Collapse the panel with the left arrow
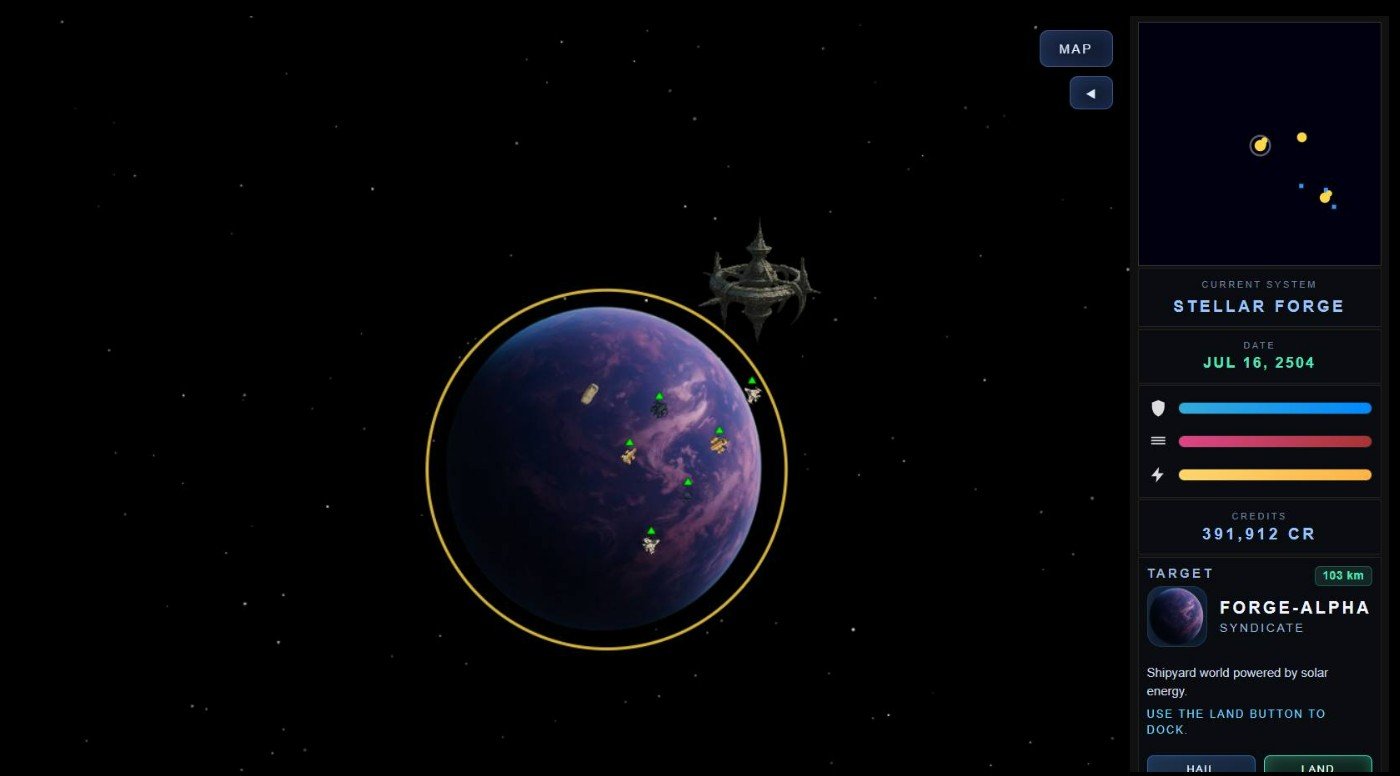Image resolution: width=1400 pixels, height=776 pixels. pos(1091,92)
